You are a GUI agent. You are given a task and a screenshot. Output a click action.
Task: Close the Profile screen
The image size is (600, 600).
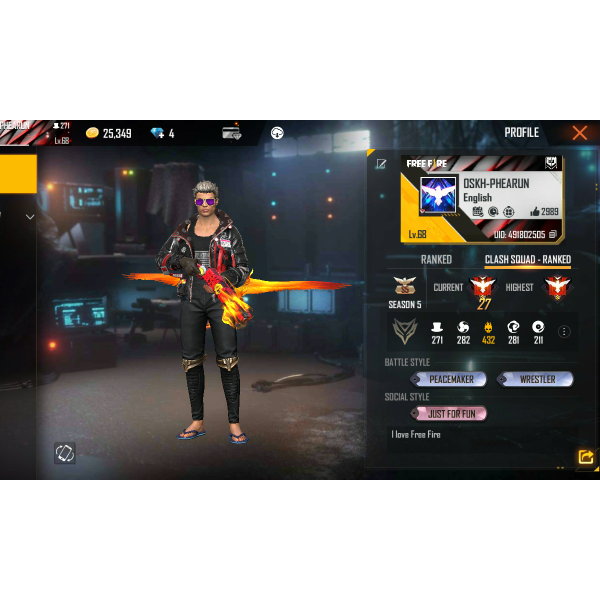[x=579, y=133]
